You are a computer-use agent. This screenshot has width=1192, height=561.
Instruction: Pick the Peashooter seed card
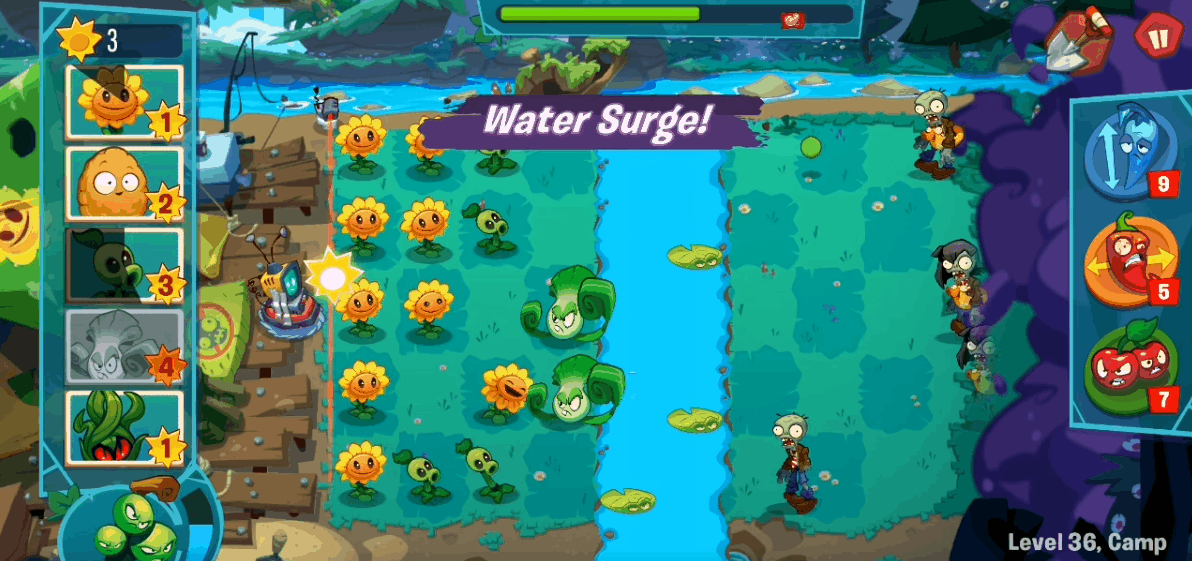pyautogui.click(x=124, y=265)
